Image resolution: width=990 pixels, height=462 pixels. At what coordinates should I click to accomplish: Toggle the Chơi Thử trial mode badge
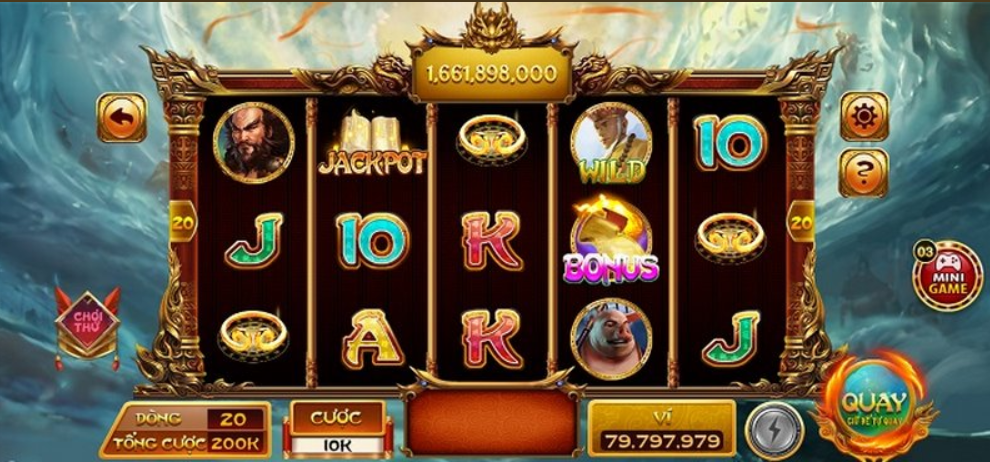[88, 323]
